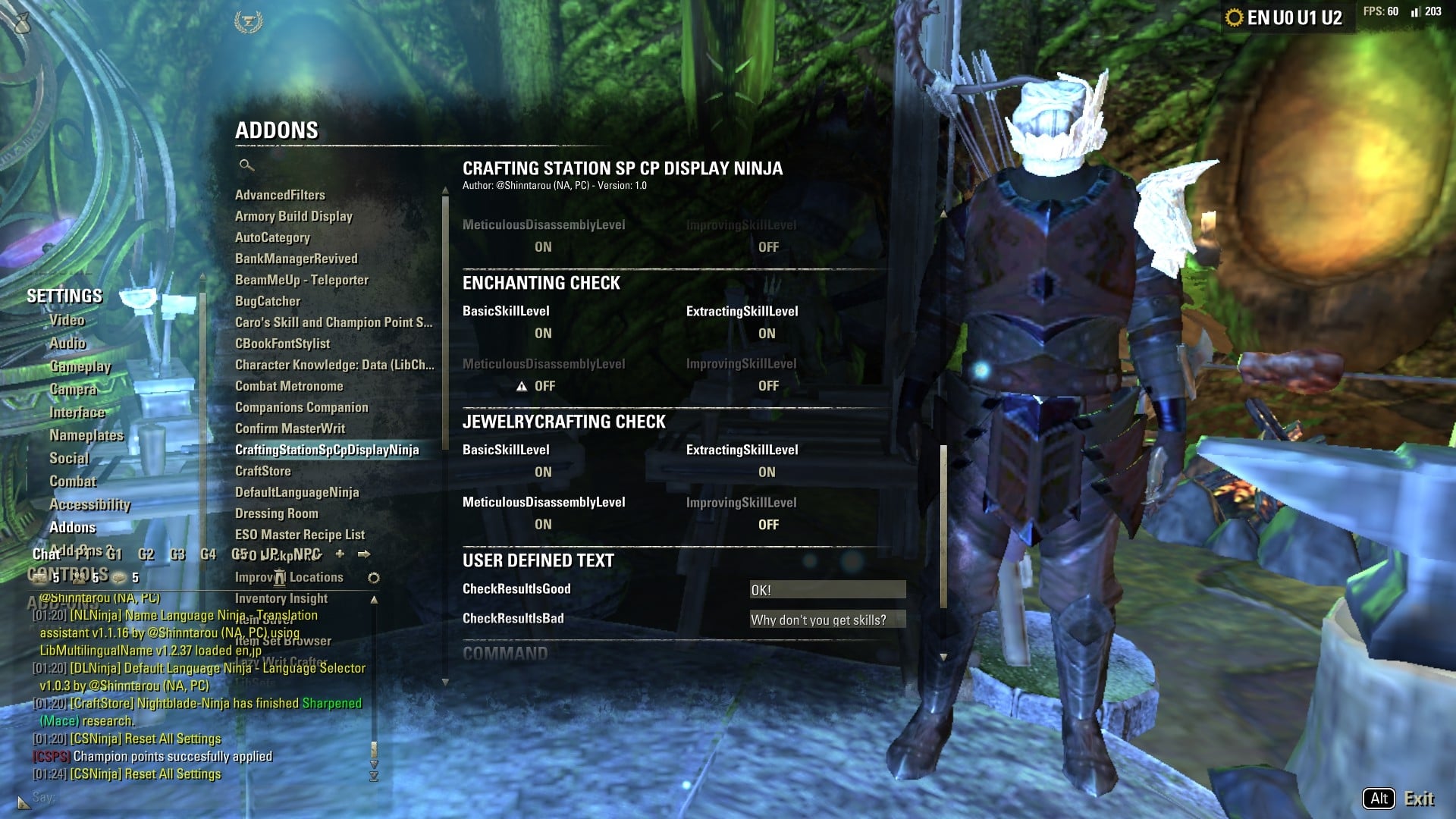Image resolution: width=1456 pixels, height=819 pixels.
Task: Click the gear icon beside Improved Locations
Action: point(372,577)
